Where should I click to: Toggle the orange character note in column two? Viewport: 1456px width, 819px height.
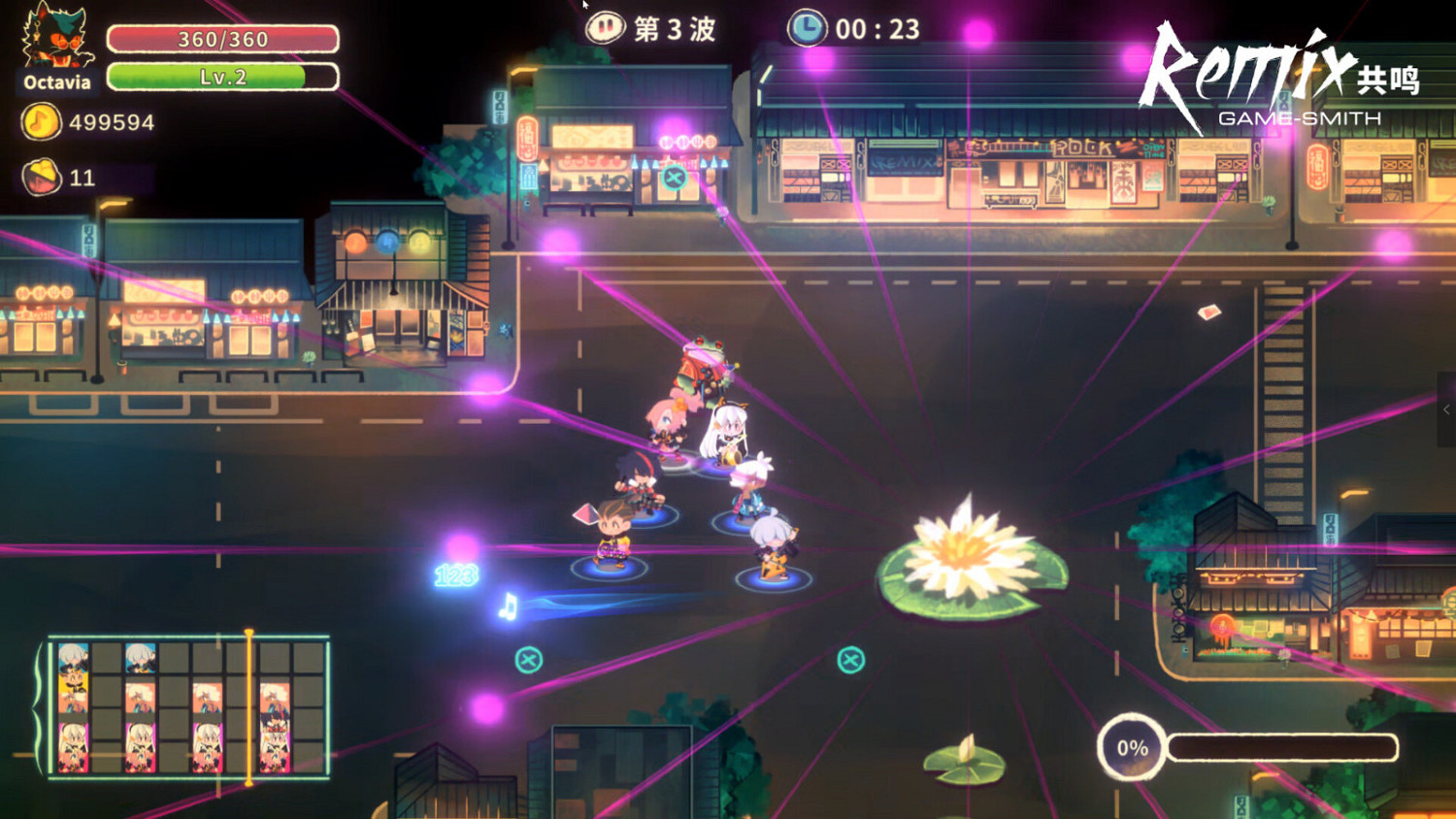(141, 697)
